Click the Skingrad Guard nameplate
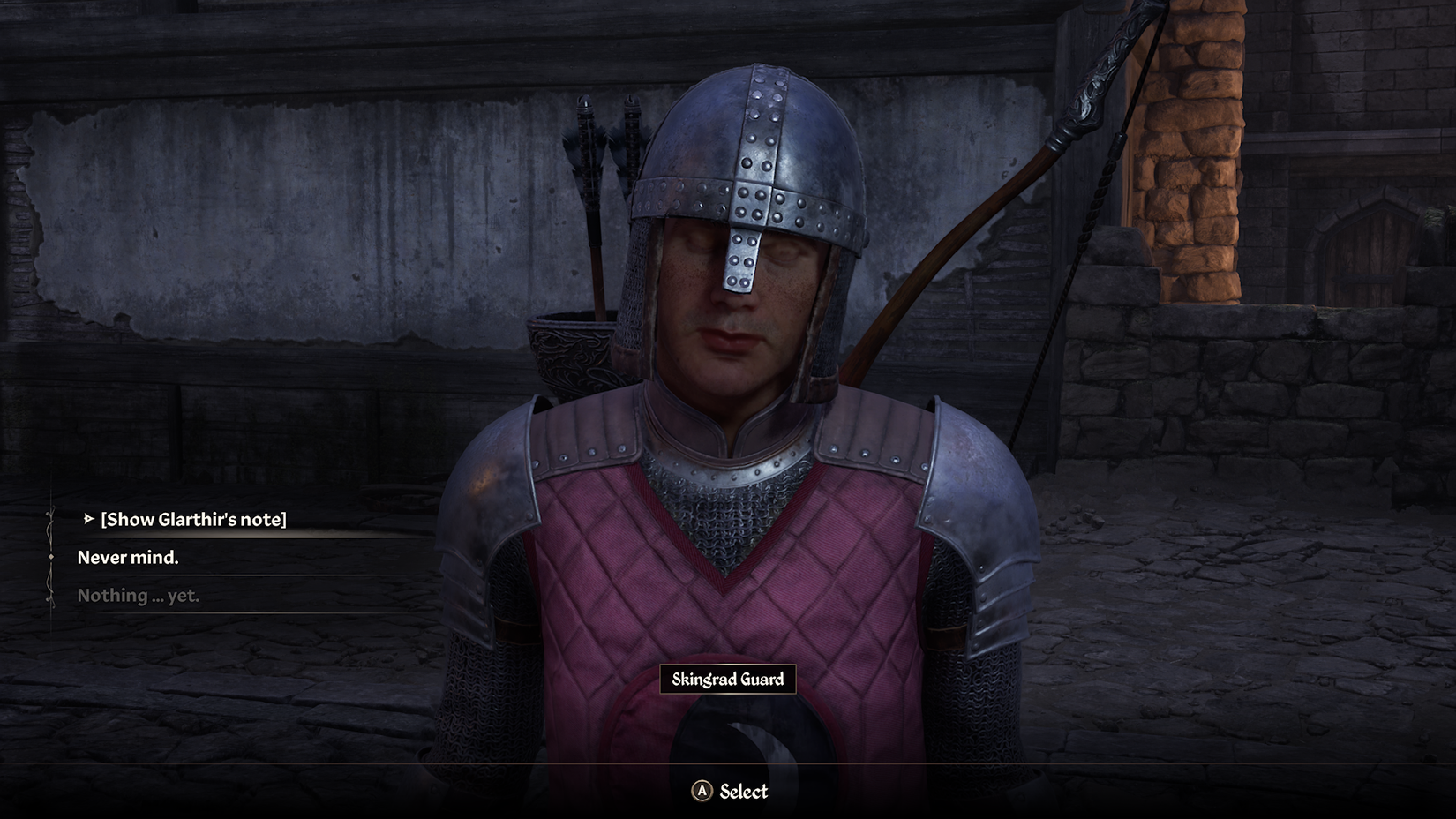Image resolution: width=1456 pixels, height=819 pixels. point(727,680)
